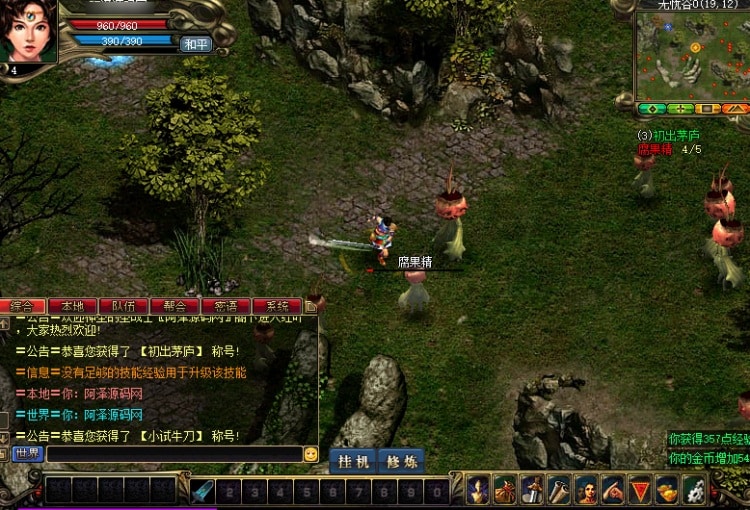Click the 修炼 button
Screen dimensions: 750x510
click(x=401, y=461)
